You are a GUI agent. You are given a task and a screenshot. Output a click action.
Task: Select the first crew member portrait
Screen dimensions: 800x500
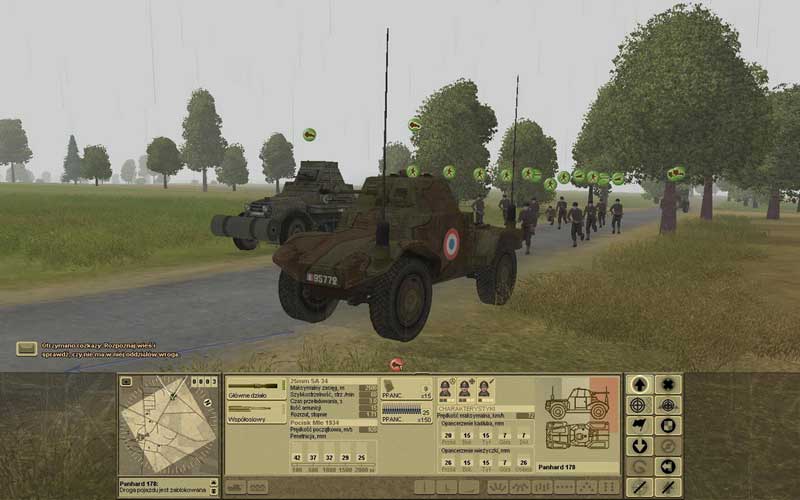click(445, 388)
